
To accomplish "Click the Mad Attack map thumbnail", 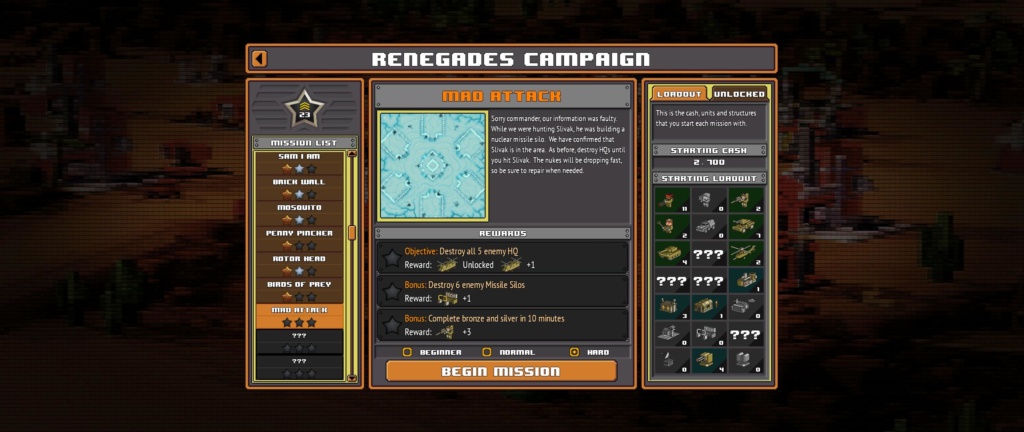I will (x=431, y=166).
